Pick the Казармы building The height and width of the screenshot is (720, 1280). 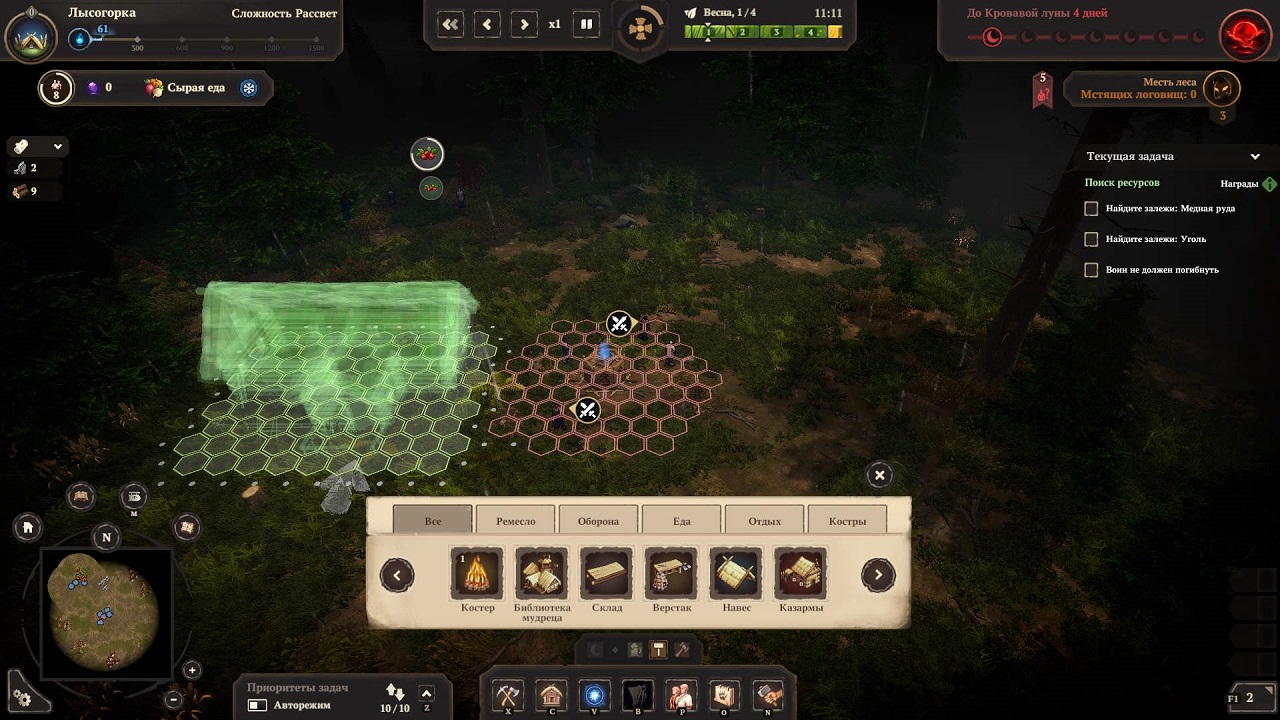point(800,574)
